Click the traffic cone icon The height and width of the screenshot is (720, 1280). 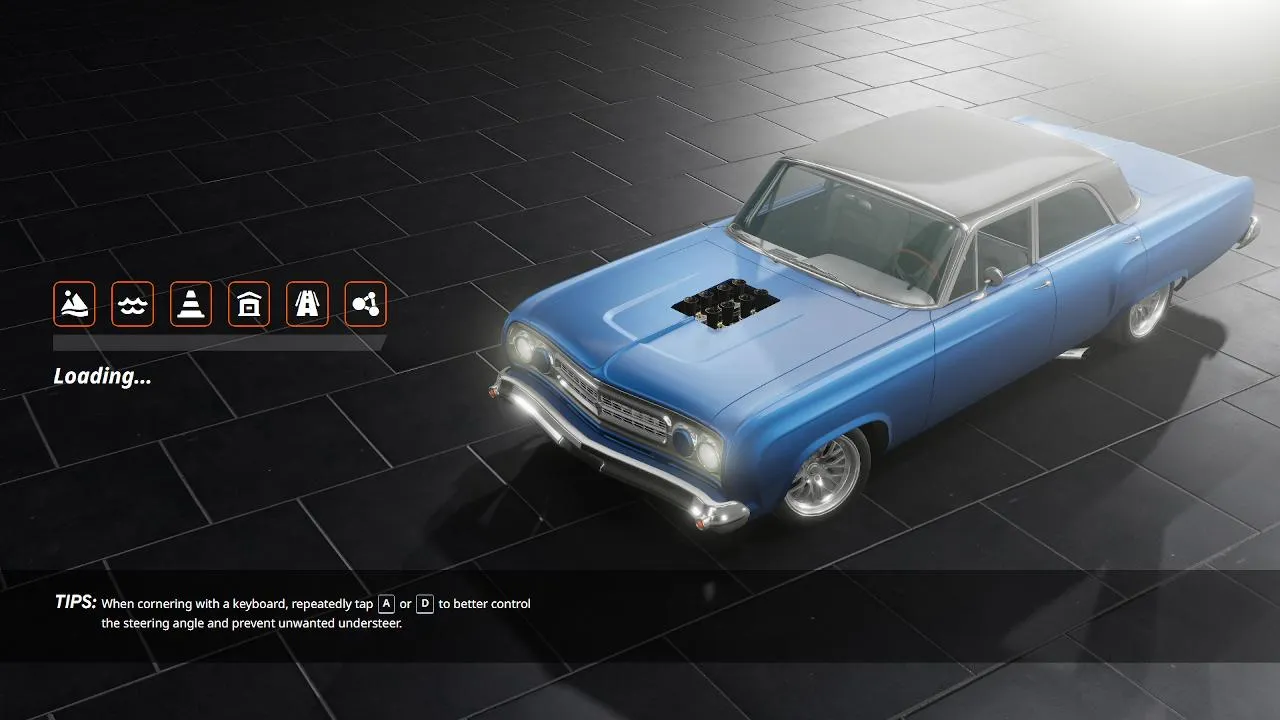click(190, 303)
